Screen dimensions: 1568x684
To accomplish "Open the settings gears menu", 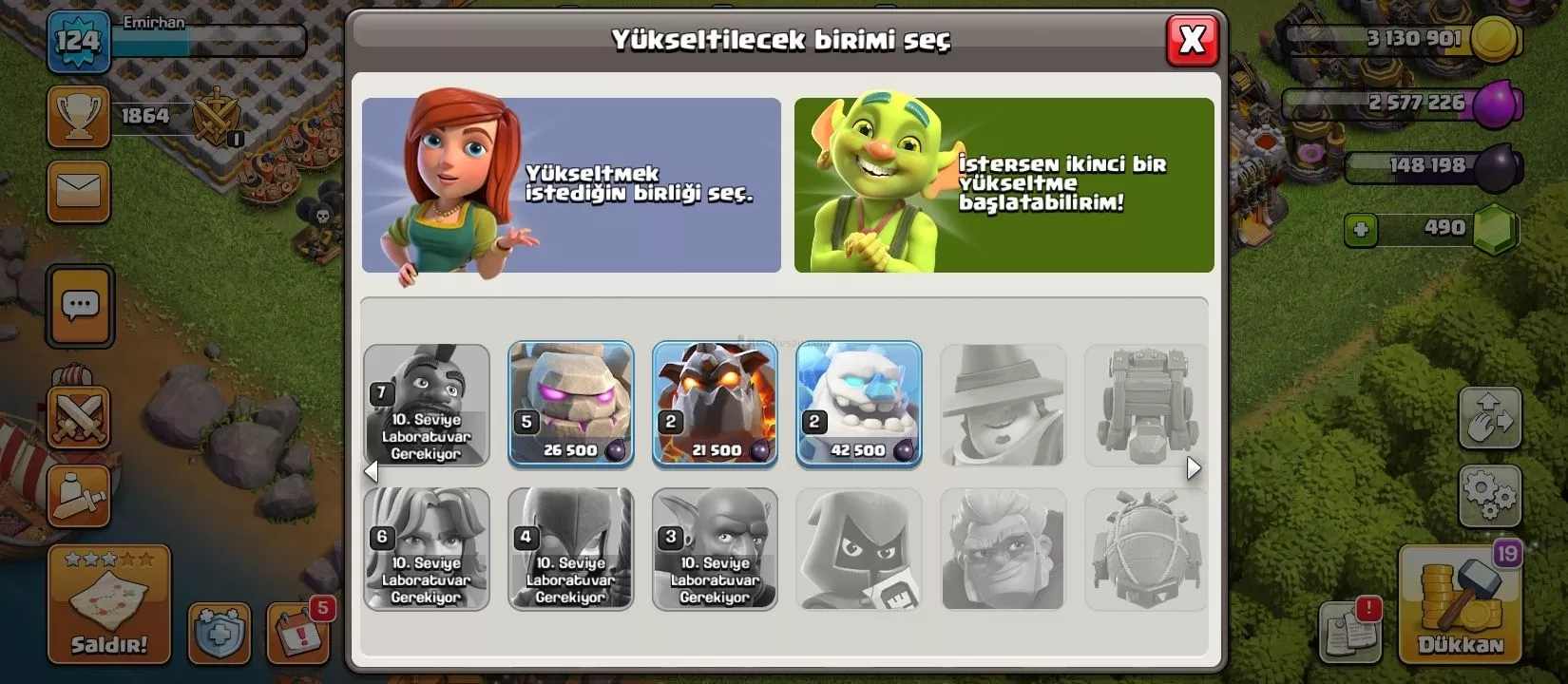I will pos(1489,494).
